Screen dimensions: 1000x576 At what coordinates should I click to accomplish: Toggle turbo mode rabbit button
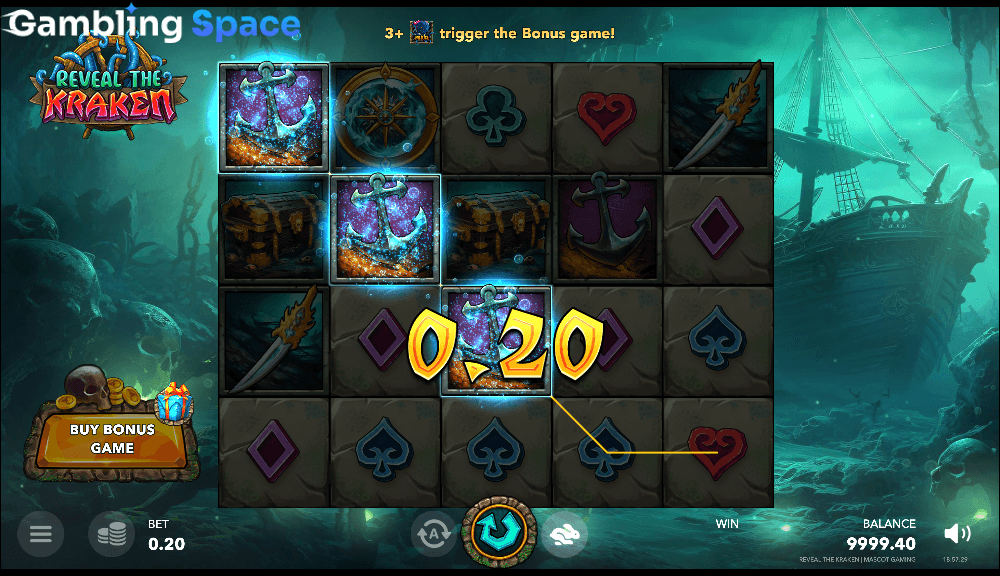(564, 535)
